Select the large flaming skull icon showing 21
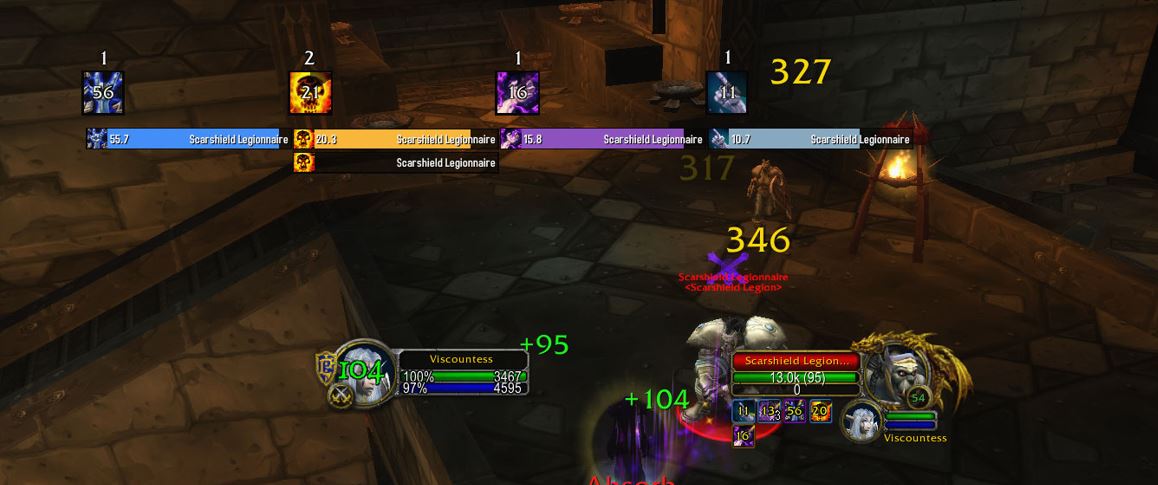 click(x=310, y=93)
